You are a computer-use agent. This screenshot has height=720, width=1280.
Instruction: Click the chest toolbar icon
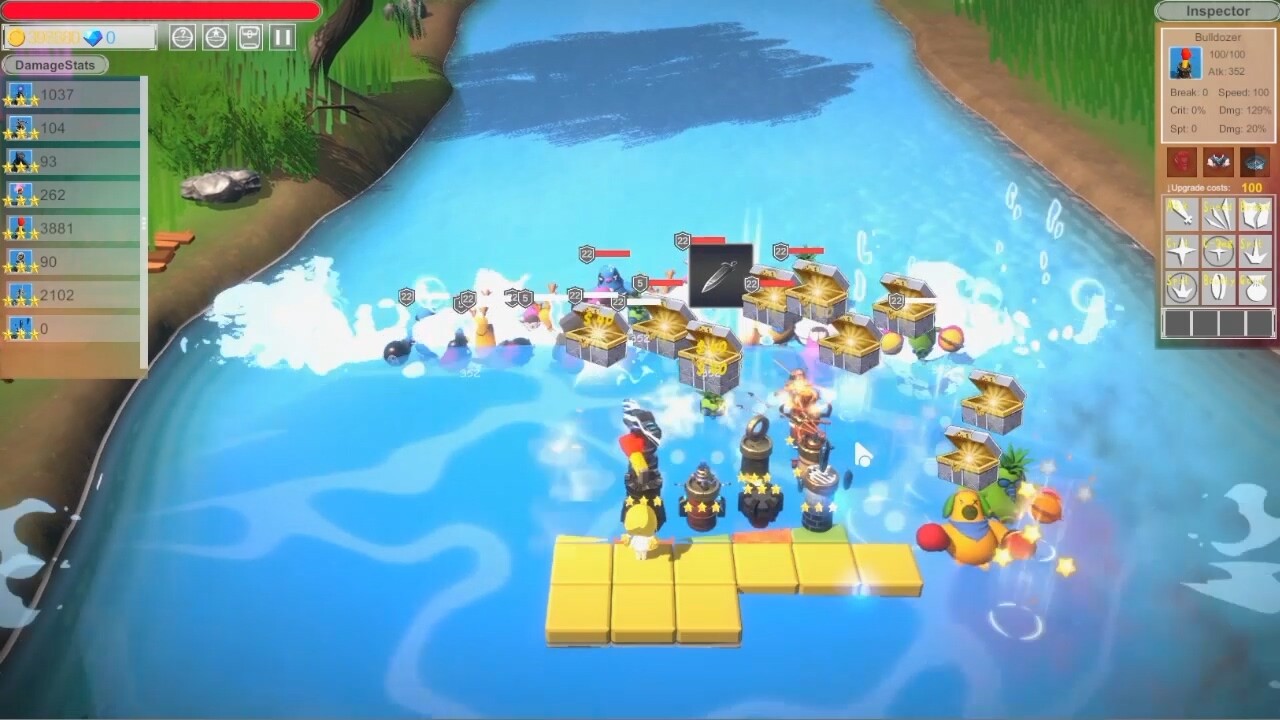click(x=248, y=36)
